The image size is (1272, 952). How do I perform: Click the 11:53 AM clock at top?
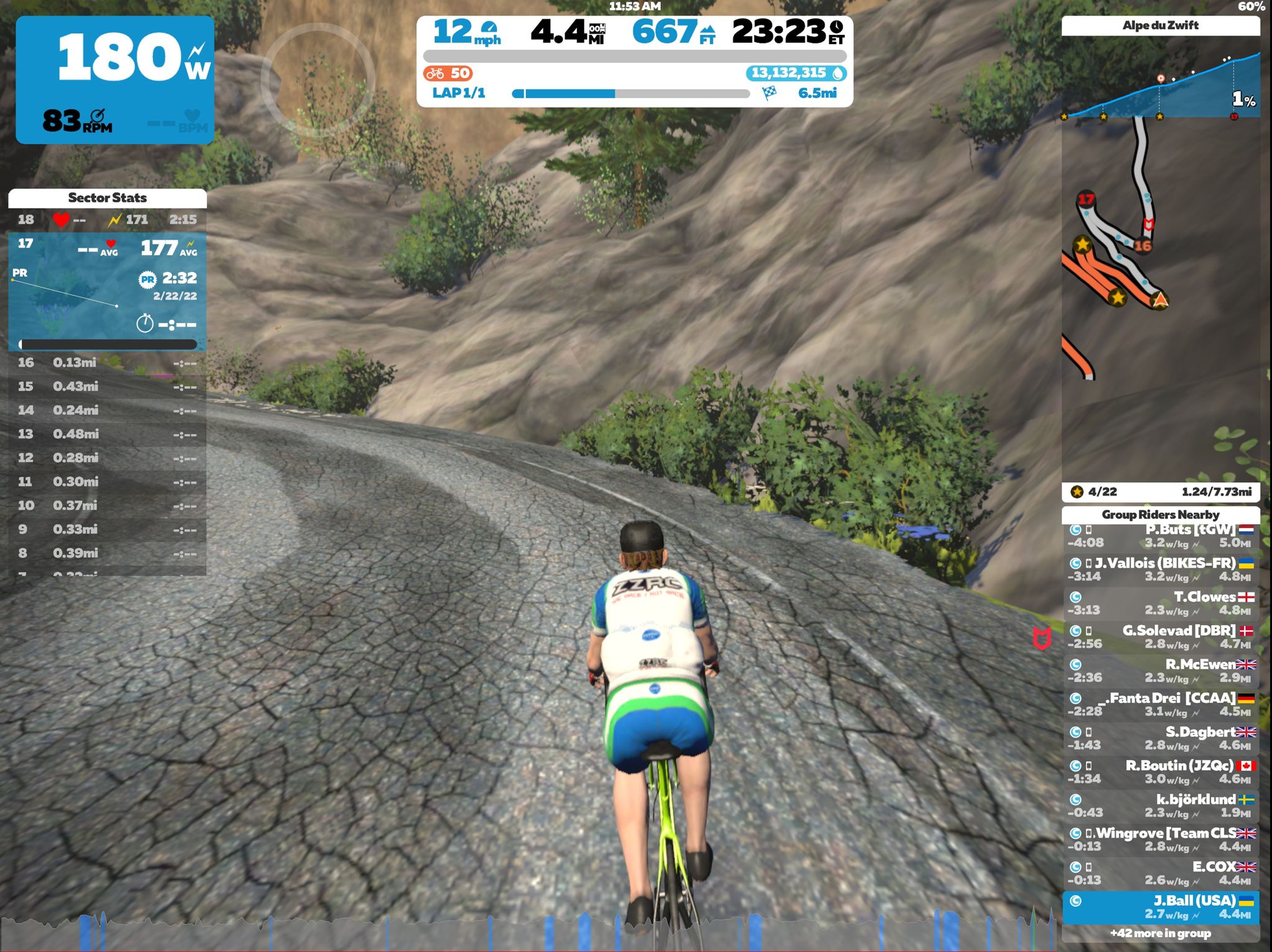pos(635,6)
